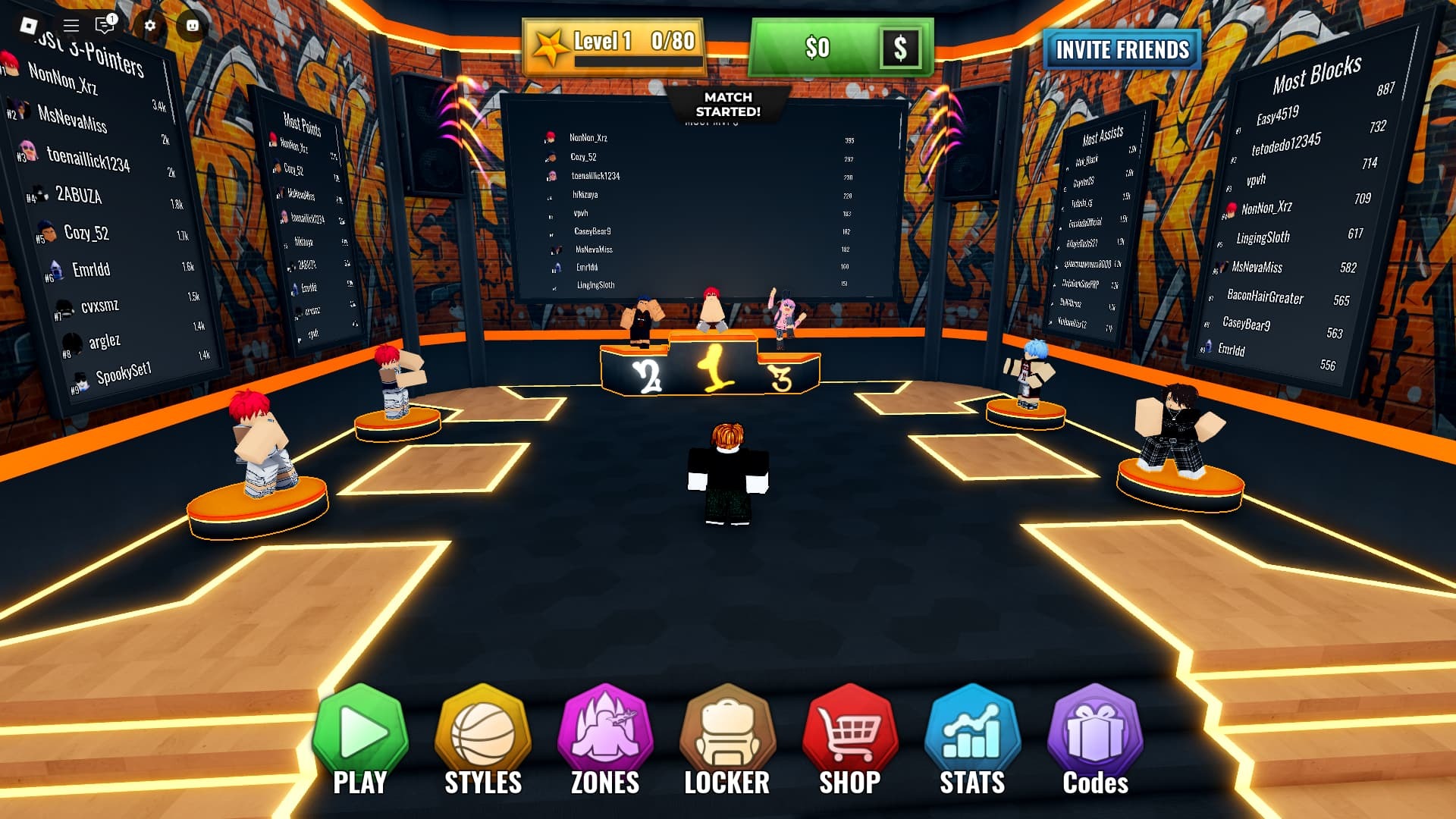Open the LOCKER backpack menu
1456x819 pixels.
(x=727, y=739)
